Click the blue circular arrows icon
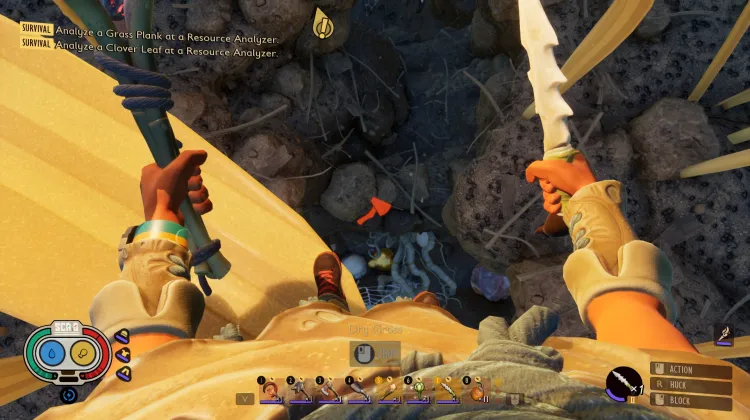This screenshot has height=420, width=750. tap(68, 394)
